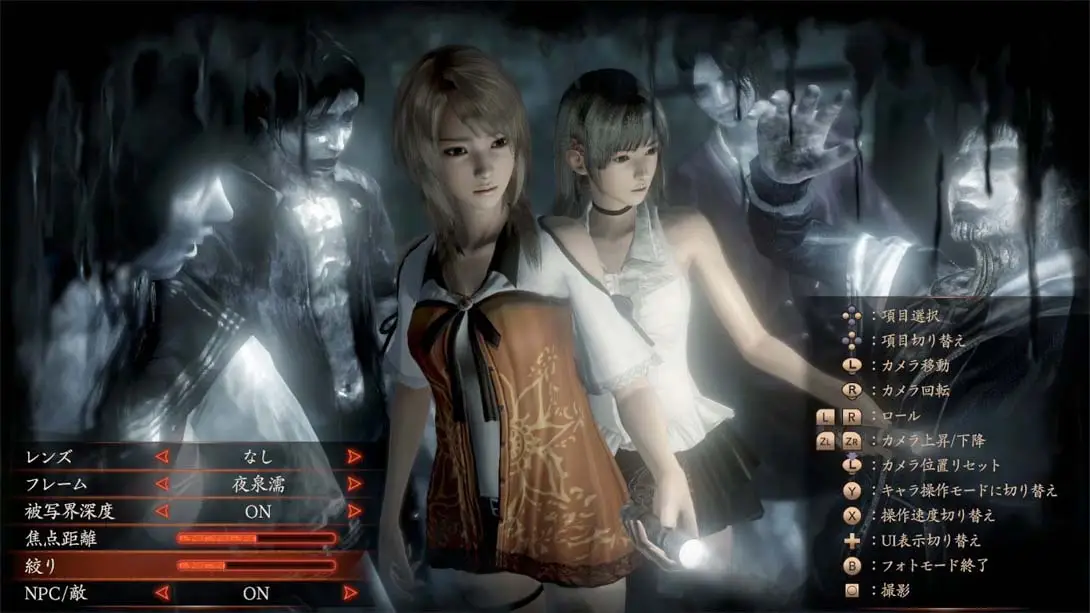
Task: Select the フレーム menu label
Action: click(56, 484)
